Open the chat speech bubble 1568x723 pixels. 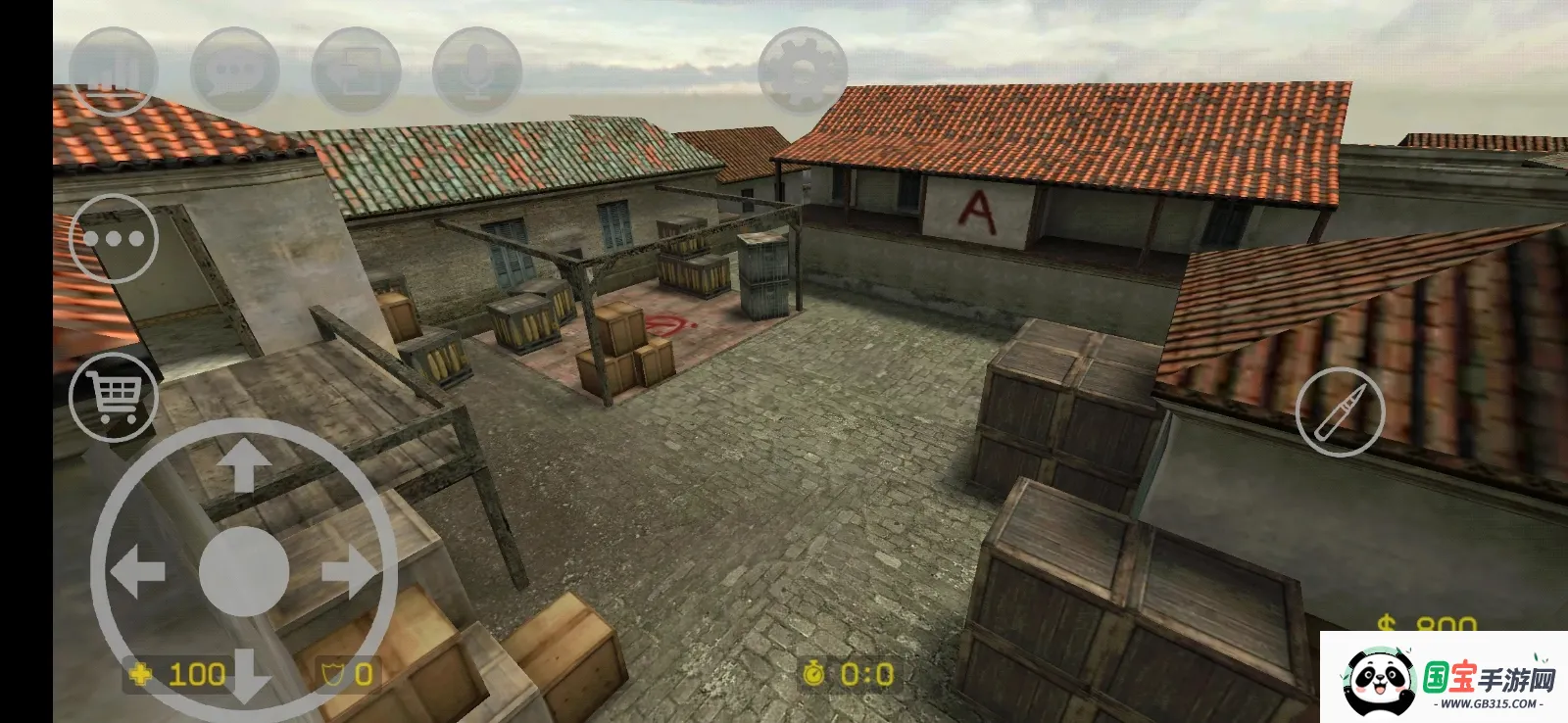tap(234, 71)
